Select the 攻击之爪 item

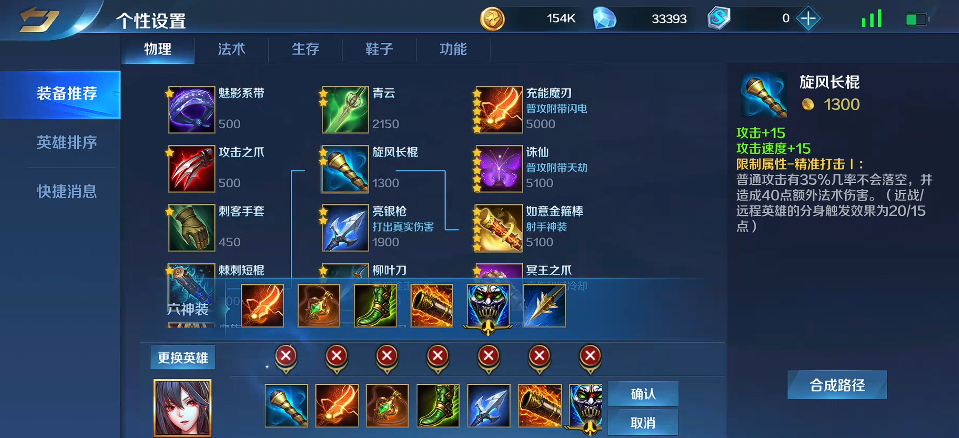pyautogui.click(x=191, y=169)
